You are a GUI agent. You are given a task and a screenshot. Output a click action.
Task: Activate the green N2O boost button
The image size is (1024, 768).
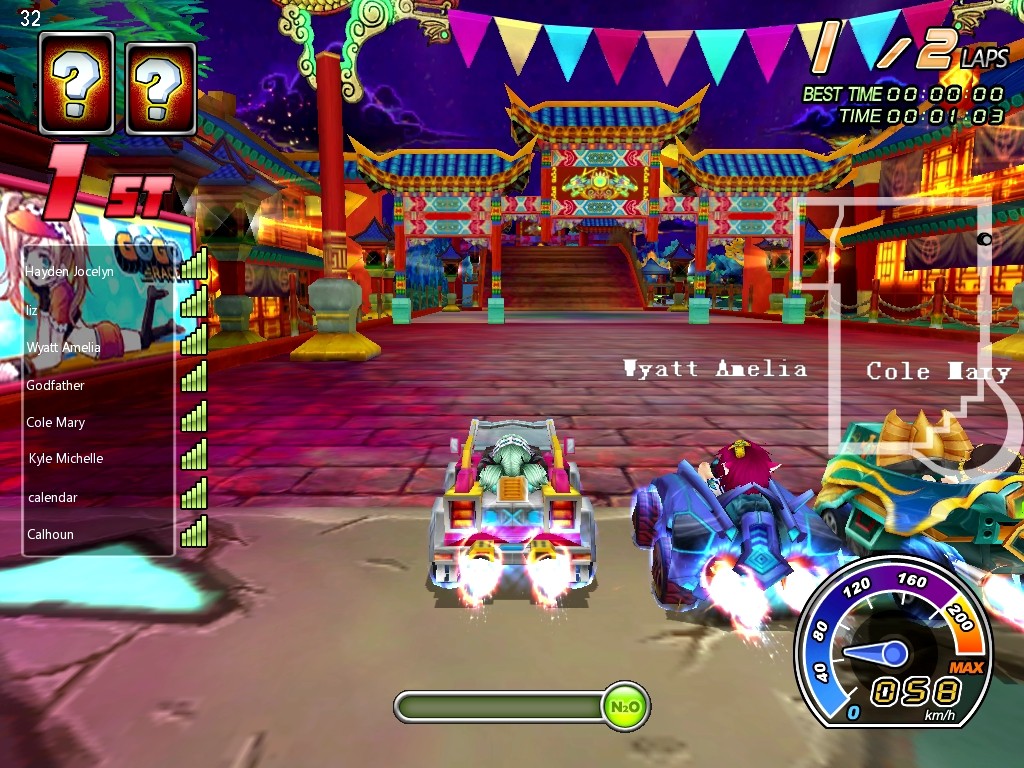click(625, 707)
